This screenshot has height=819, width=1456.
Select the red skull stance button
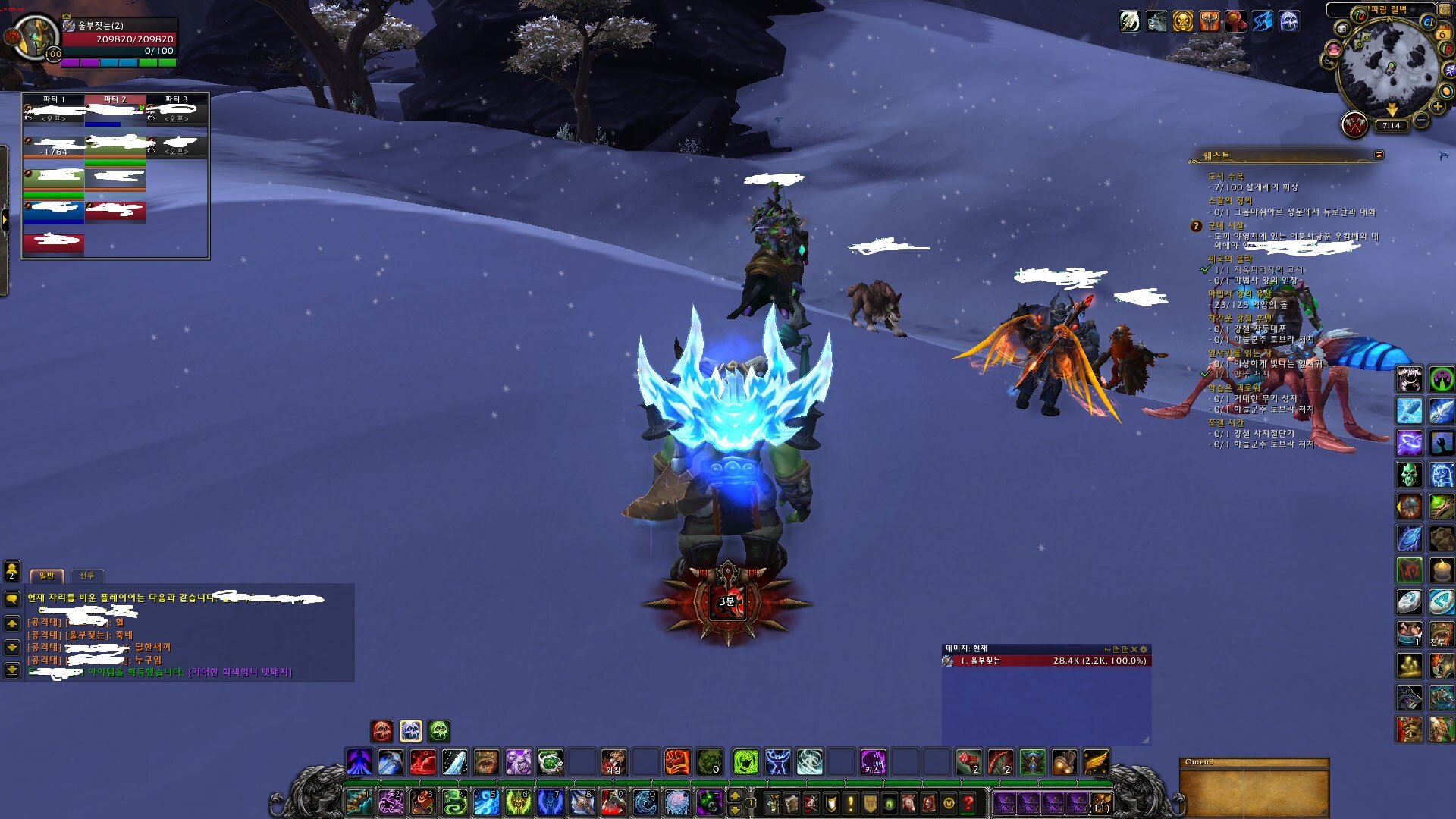pos(382,731)
